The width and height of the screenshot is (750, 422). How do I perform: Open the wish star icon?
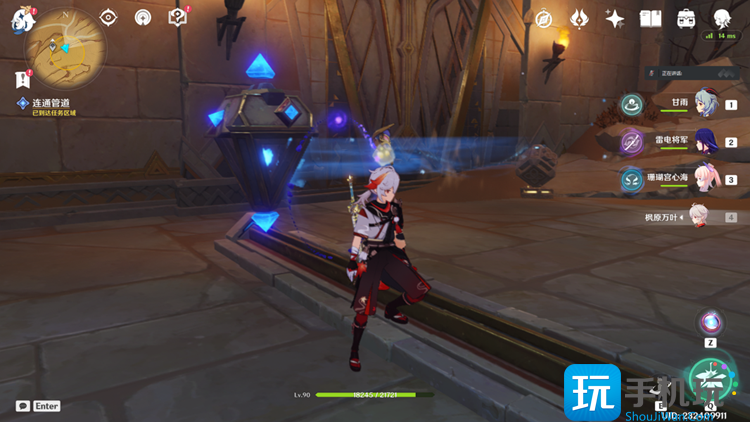coord(615,19)
